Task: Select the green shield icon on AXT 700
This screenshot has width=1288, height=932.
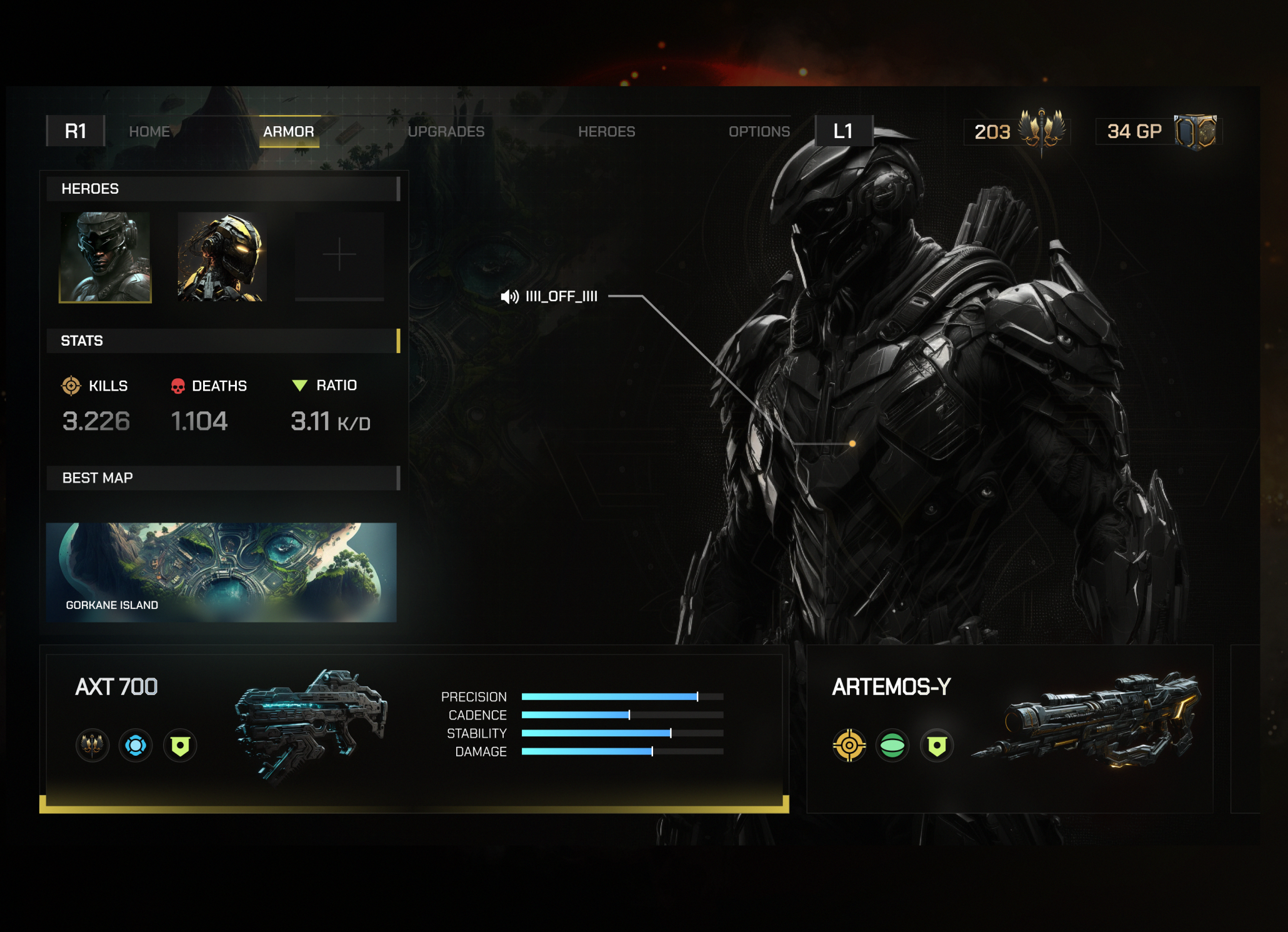Action: (180, 746)
